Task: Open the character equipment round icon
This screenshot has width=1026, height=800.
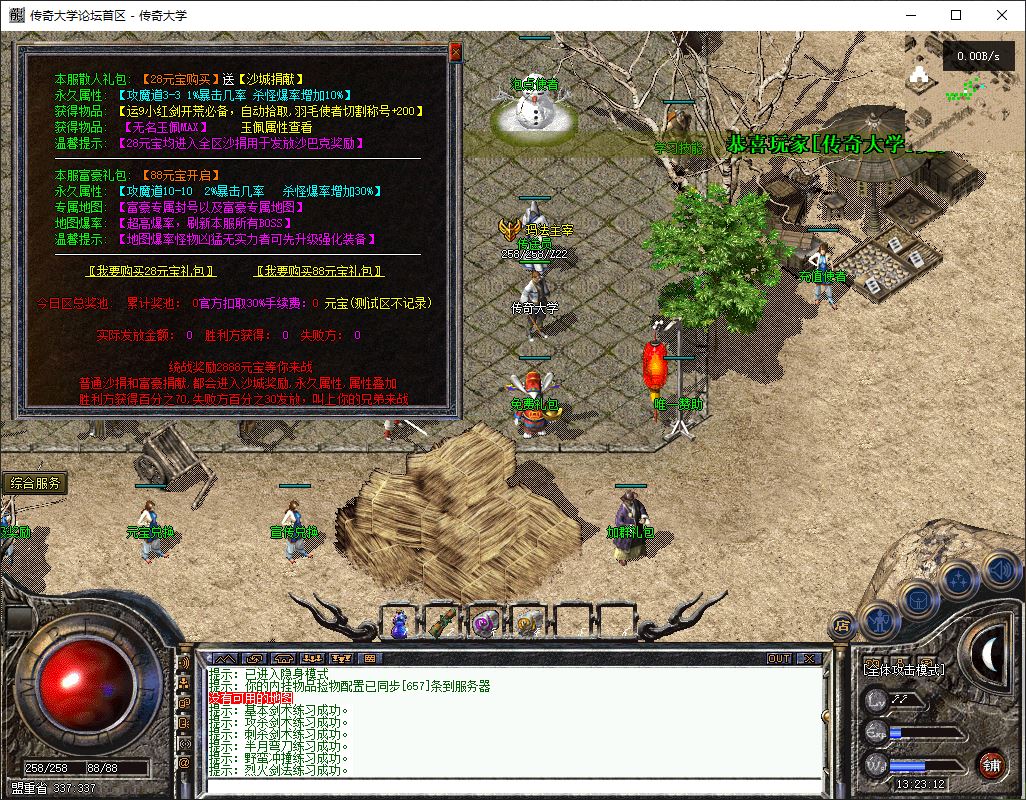Action: click(878, 620)
